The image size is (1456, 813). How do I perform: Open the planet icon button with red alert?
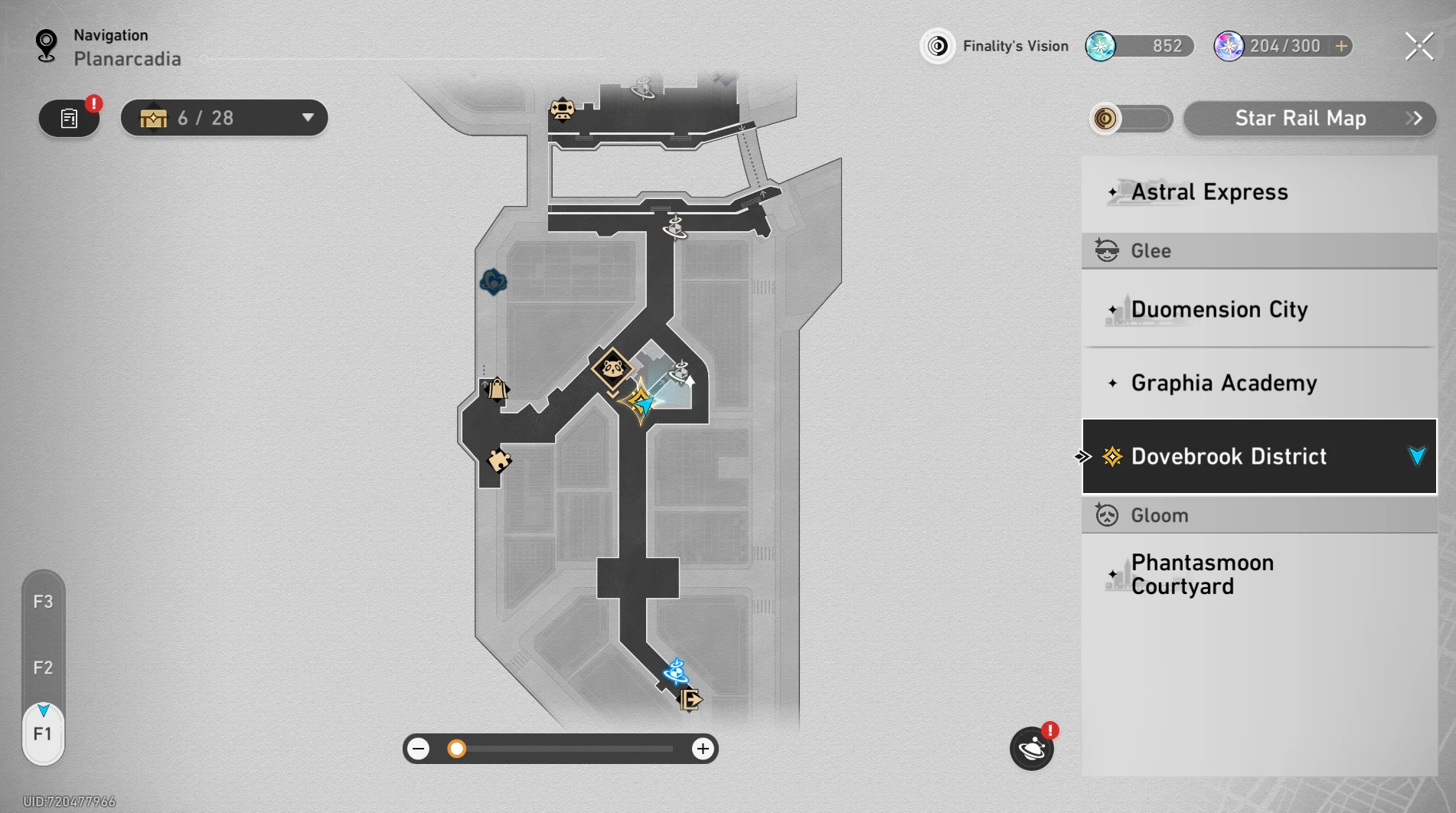pyautogui.click(x=1031, y=748)
